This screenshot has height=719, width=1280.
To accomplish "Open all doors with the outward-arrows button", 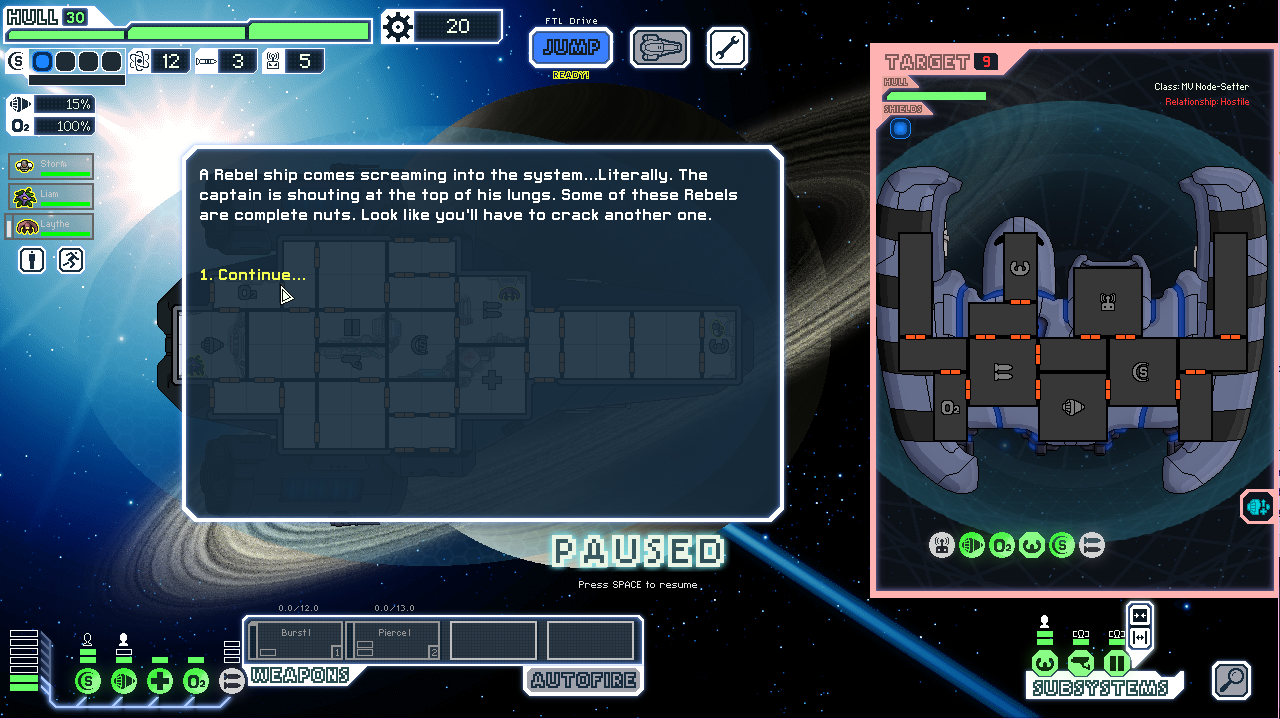I will pyautogui.click(x=1139, y=637).
